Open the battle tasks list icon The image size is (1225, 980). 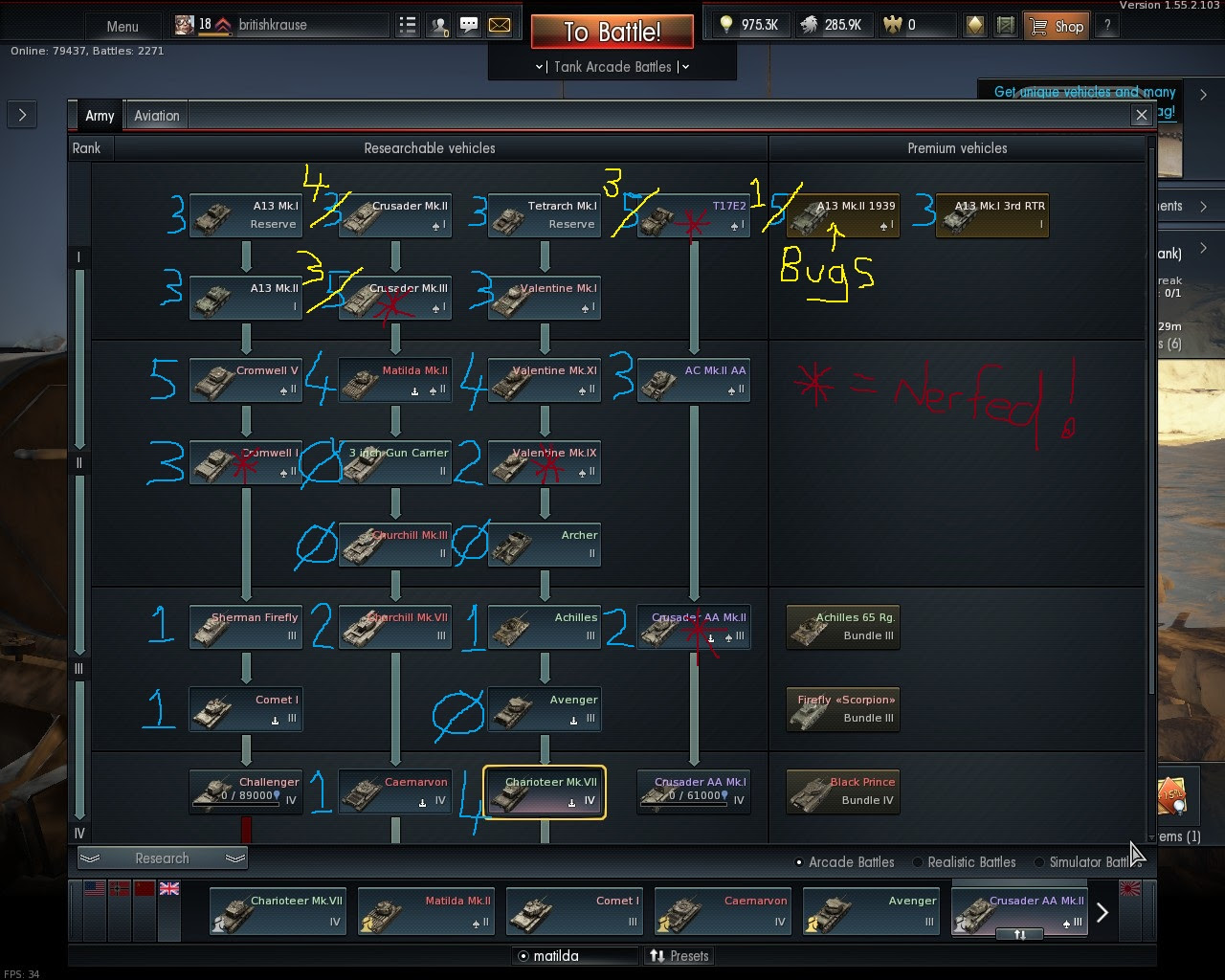pos(408,25)
